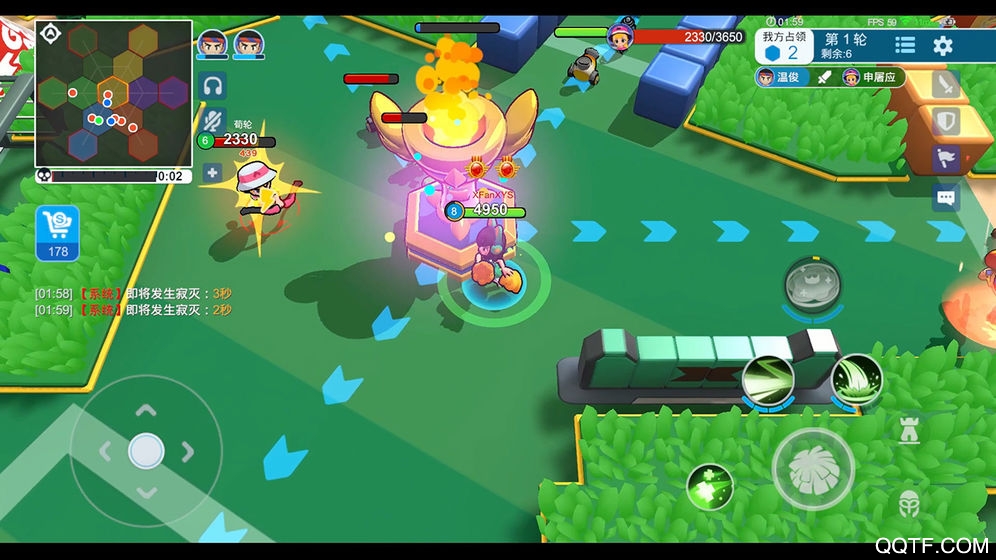Tap the helmet target icon

point(908,502)
